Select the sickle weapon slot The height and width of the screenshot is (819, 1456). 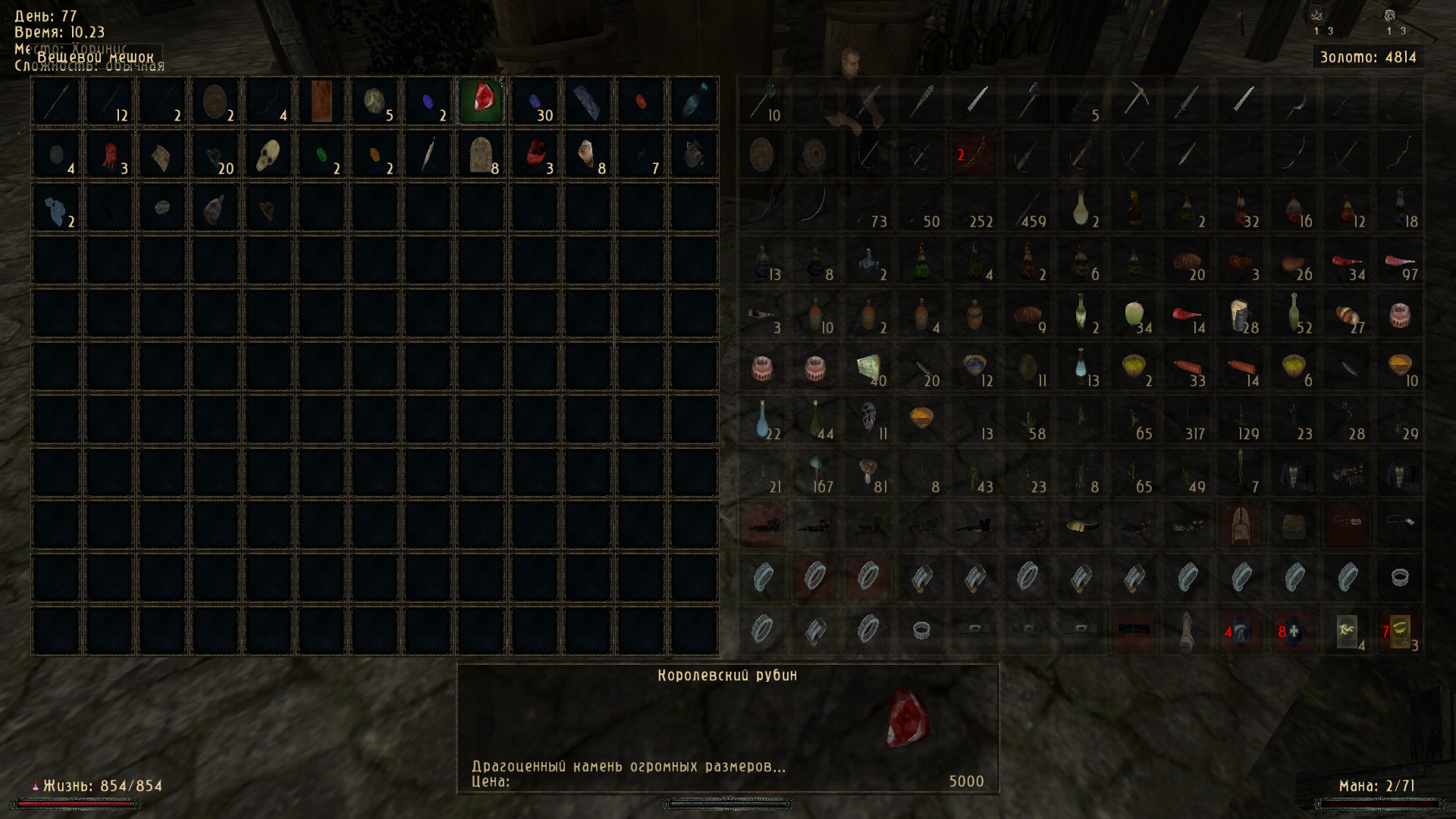(x=1294, y=101)
